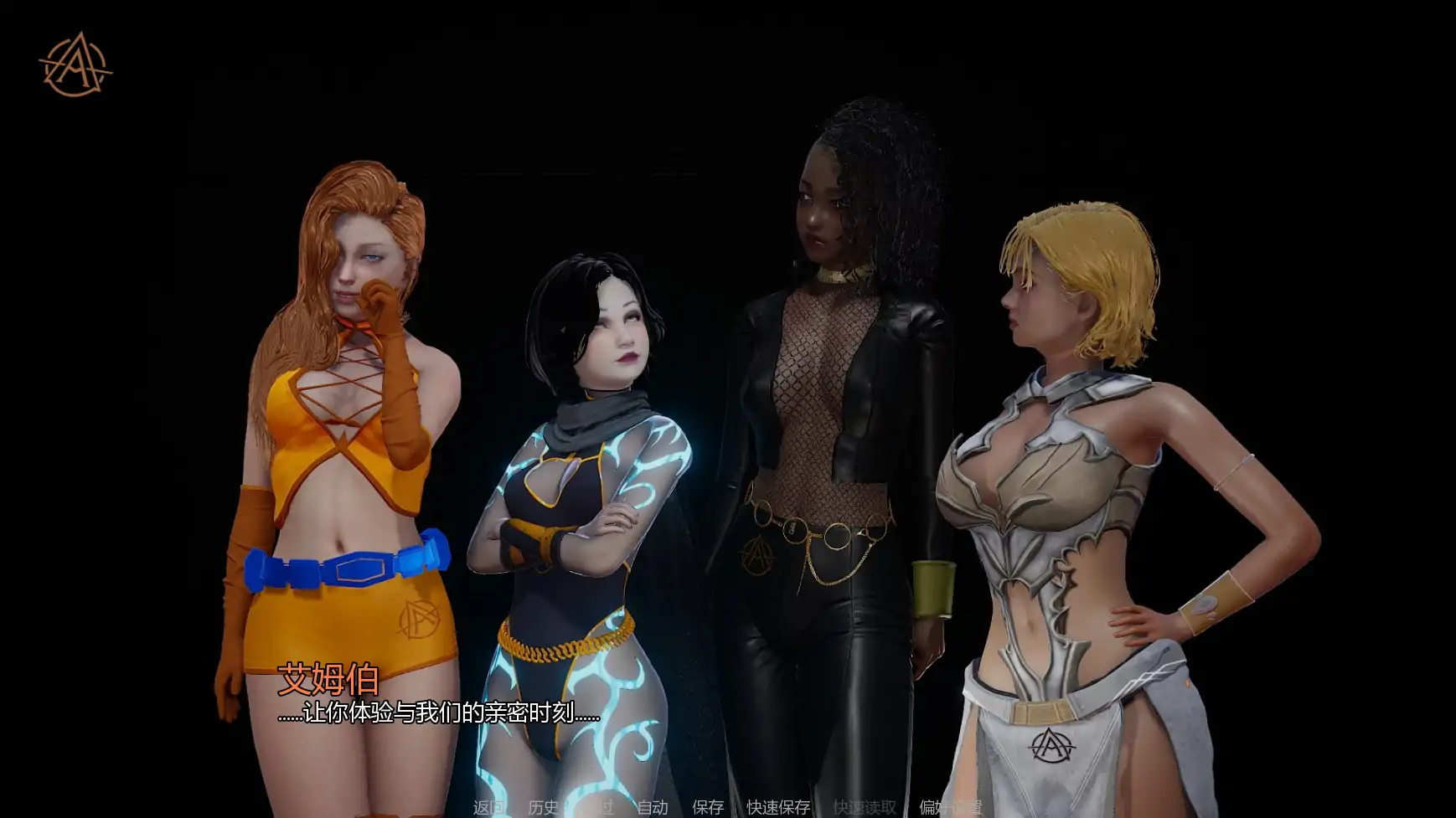Click the black background to advance the scene
This screenshot has width=1456, height=818.
(x=1340, y=167)
